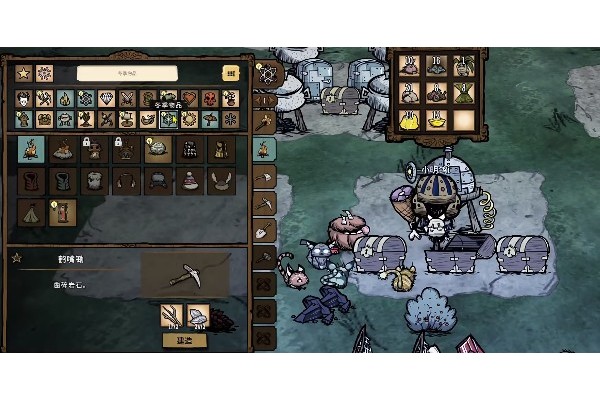Select the fire category filter
600x400 pixels.
click(65, 99)
